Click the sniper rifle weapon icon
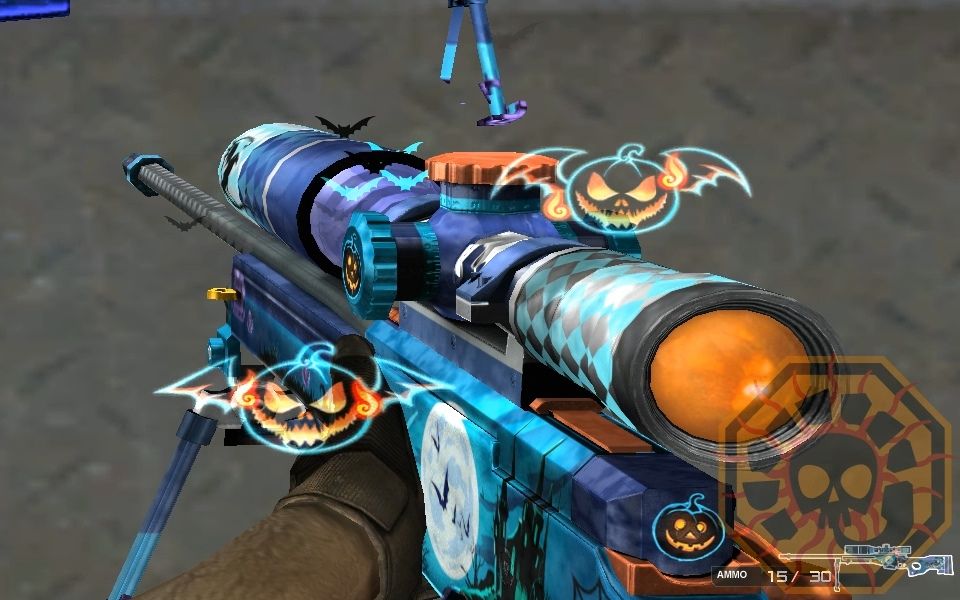Viewport: 960px width, 600px height. (866, 563)
